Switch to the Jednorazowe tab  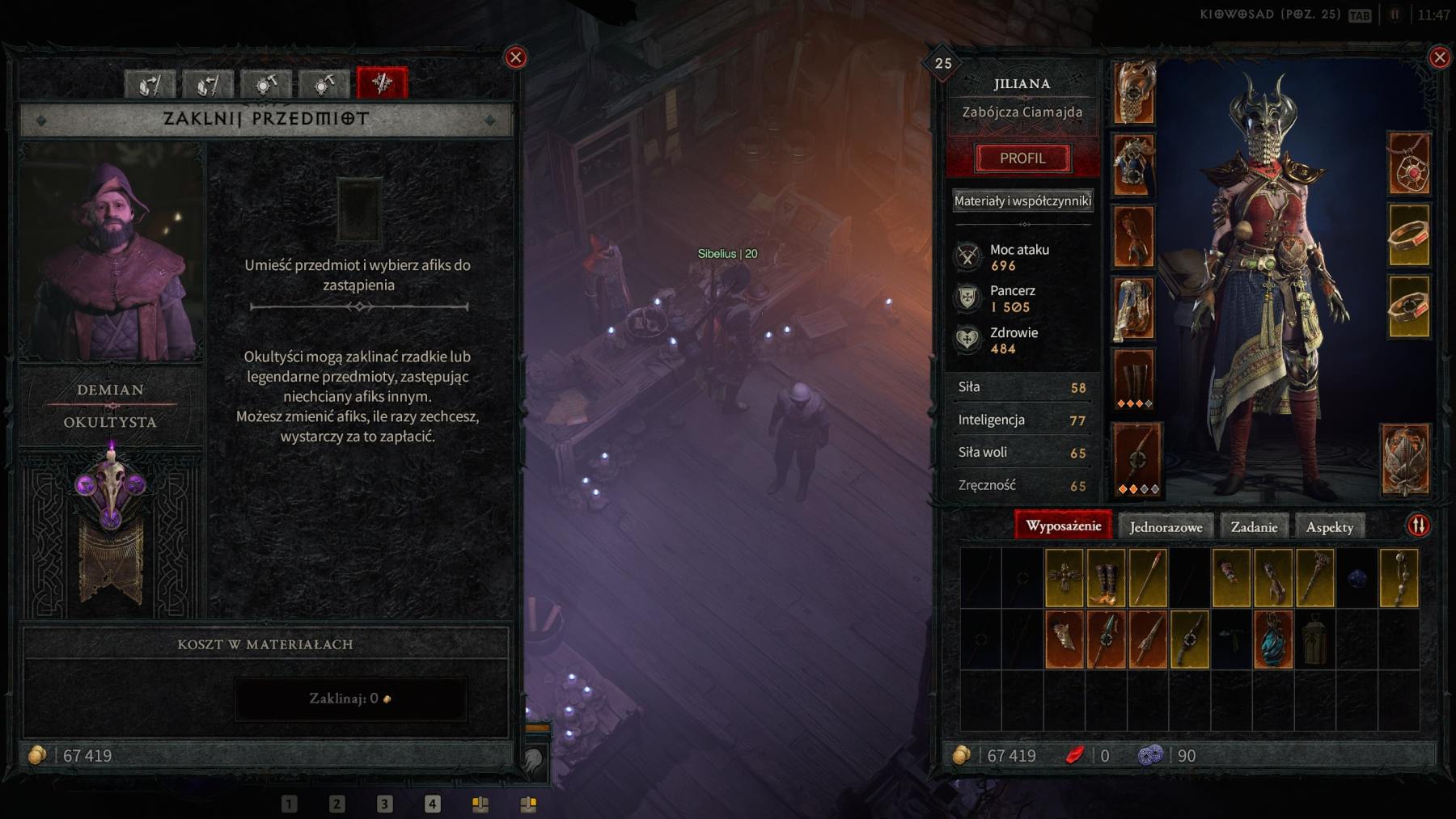1166,526
